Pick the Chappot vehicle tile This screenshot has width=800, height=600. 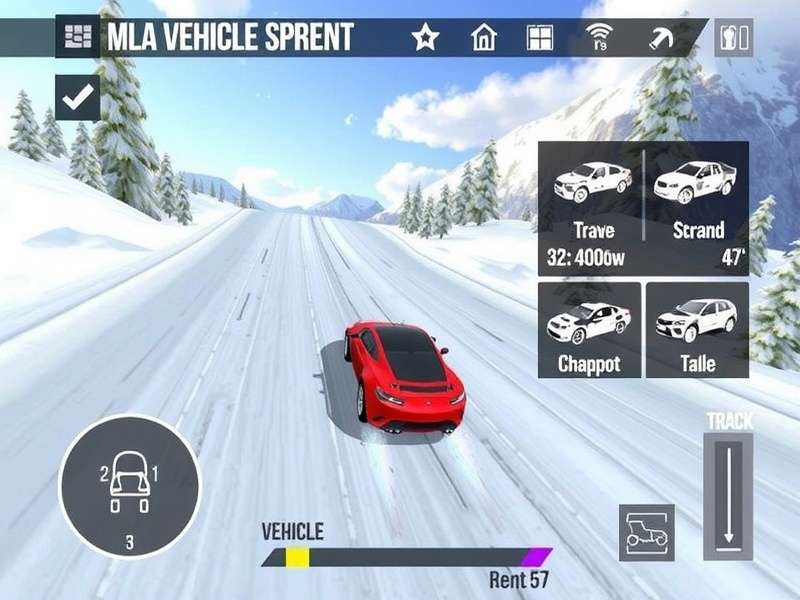(590, 329)
